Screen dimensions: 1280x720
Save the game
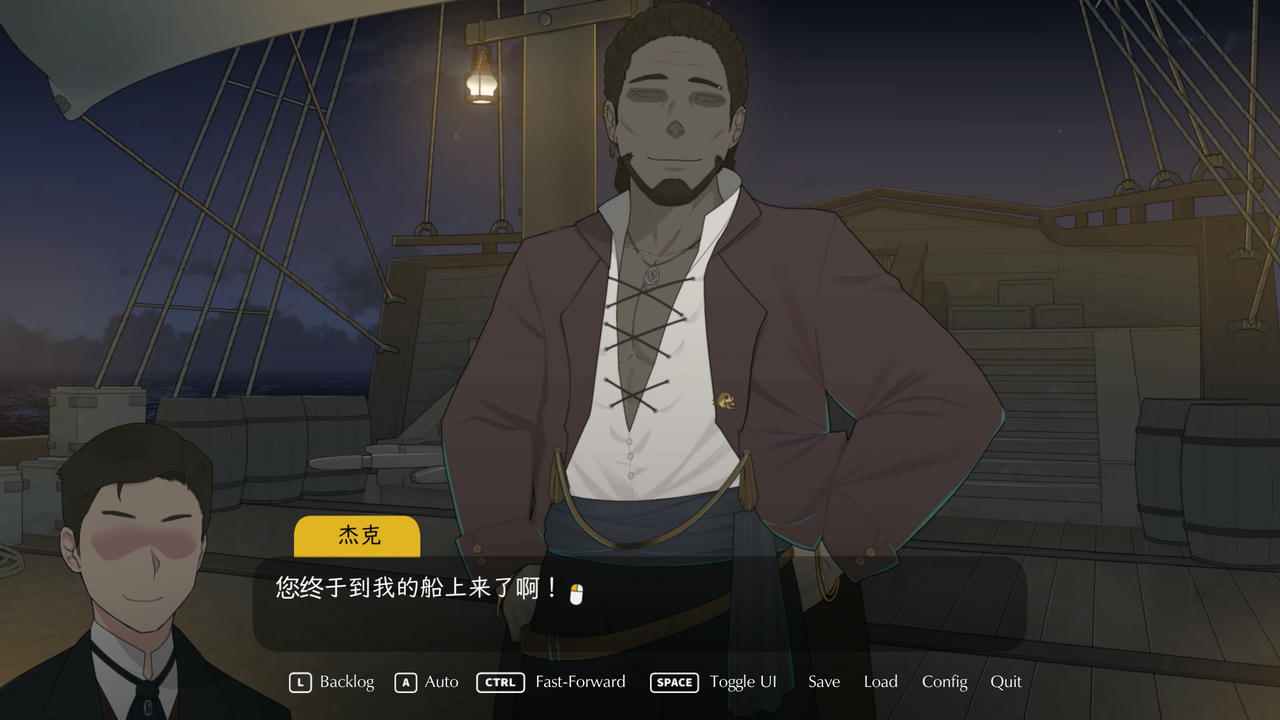tap(823, 682)
